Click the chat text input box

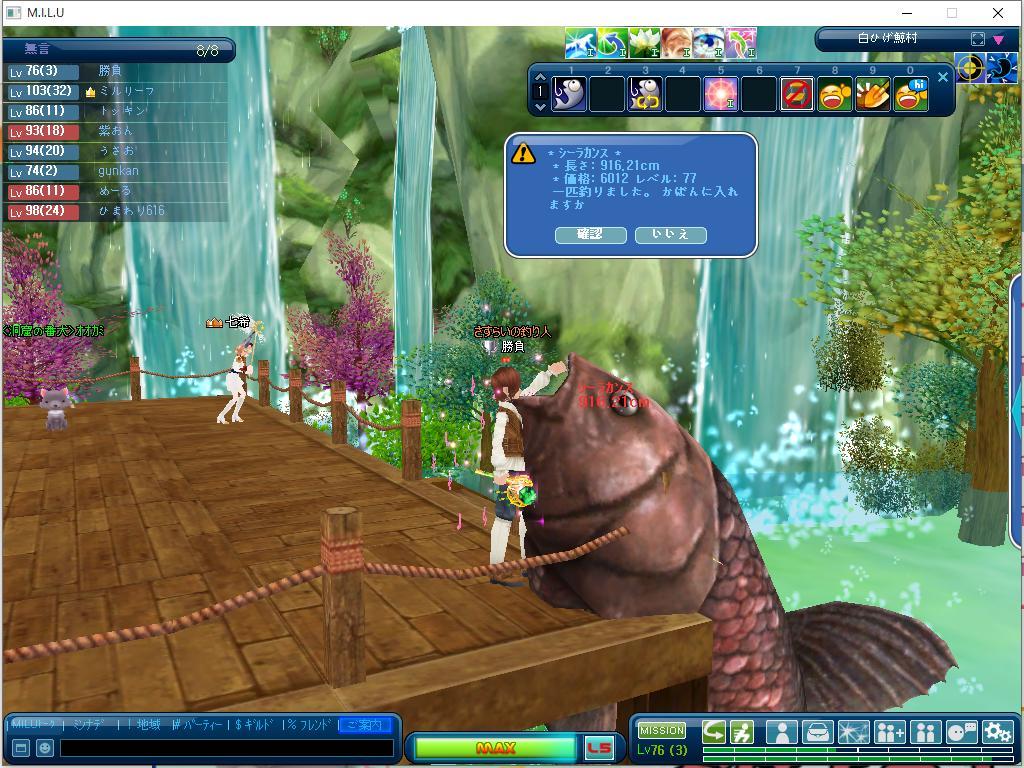pos(227,747)
